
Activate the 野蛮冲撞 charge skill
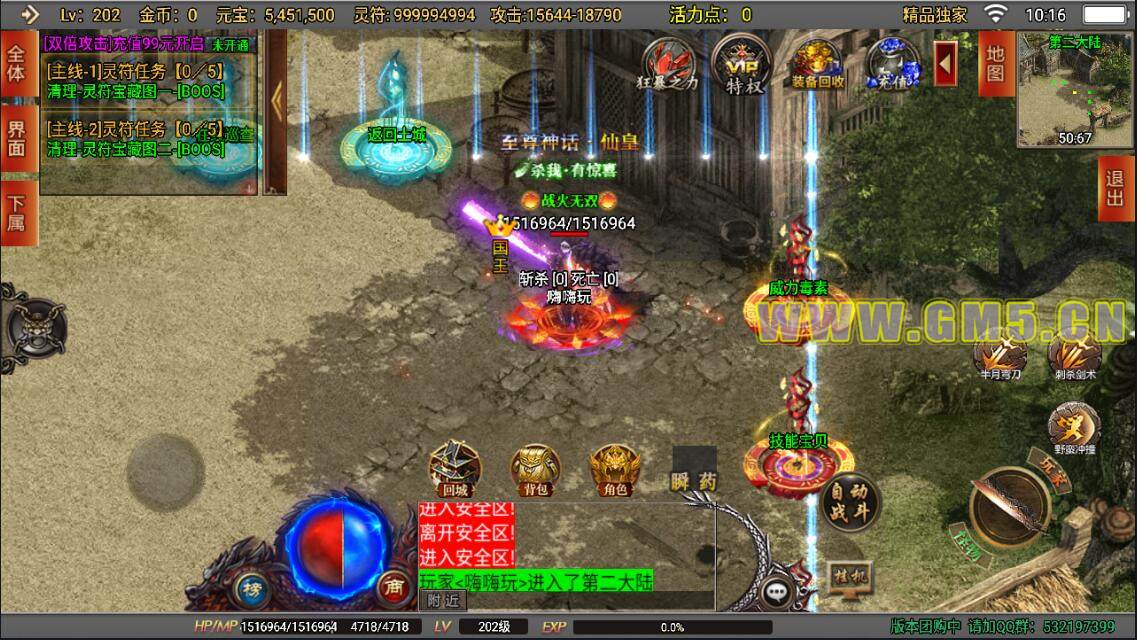point(1073,427)
